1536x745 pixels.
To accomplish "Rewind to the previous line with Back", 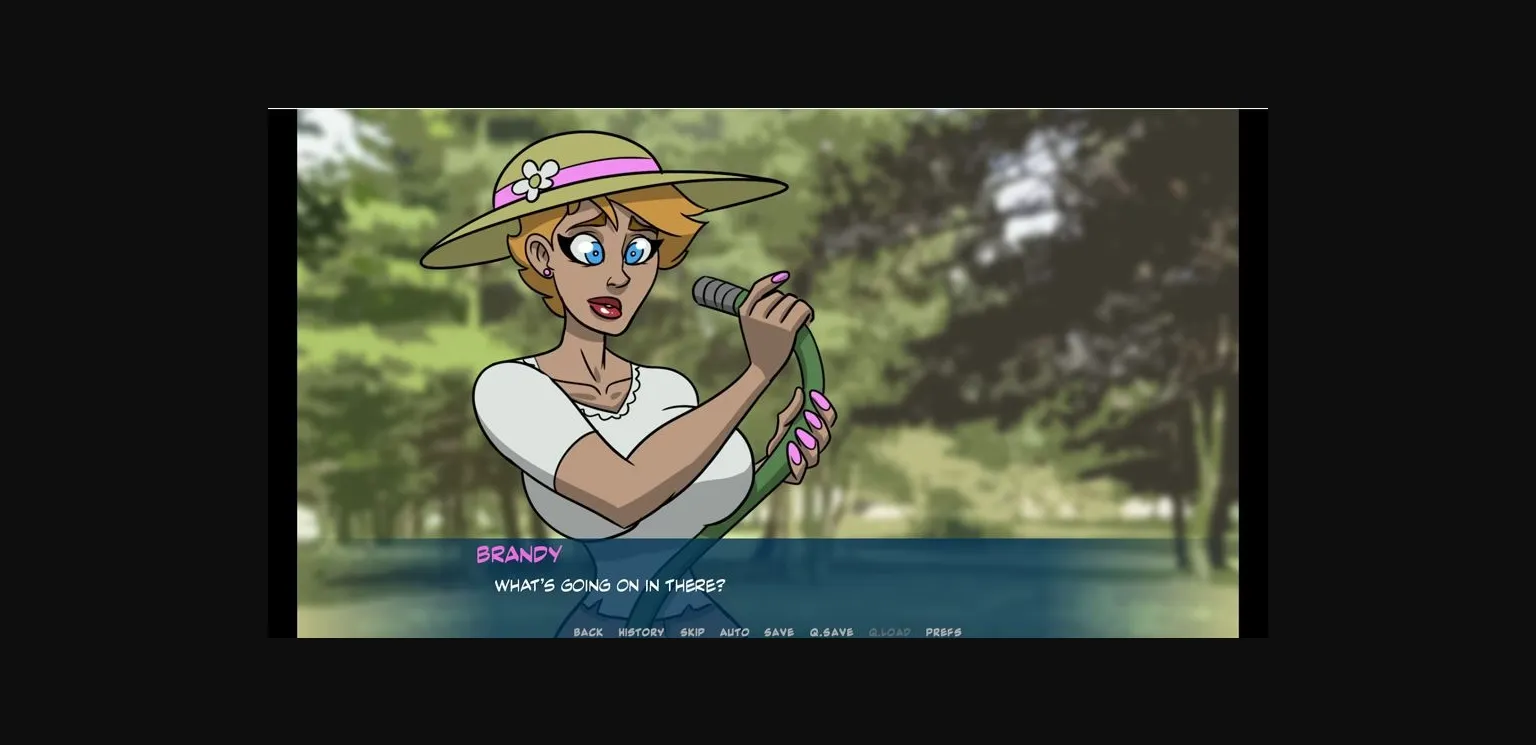I will point(589,632).
